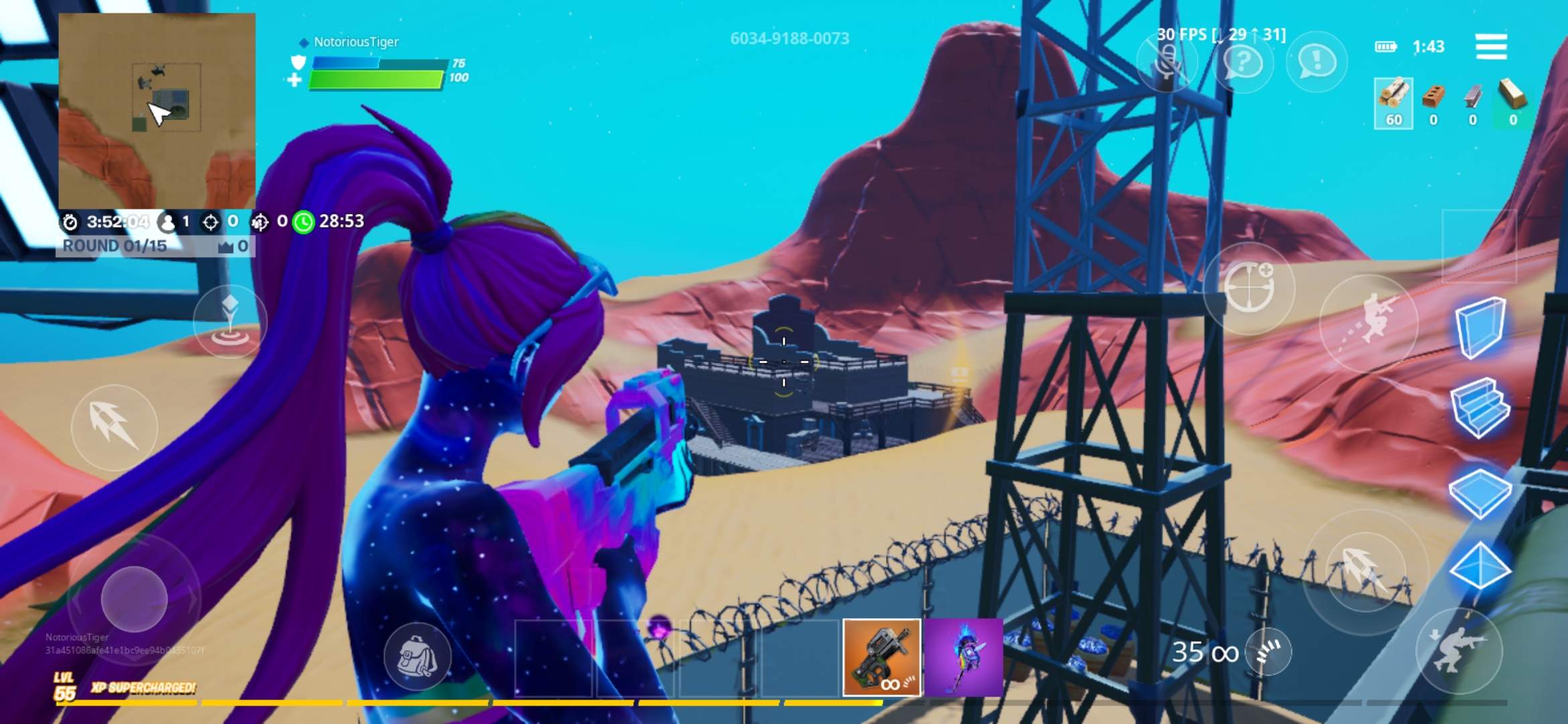Choose the stairs building piece
1568x724 pixels.
click(x=1480, y=408)
